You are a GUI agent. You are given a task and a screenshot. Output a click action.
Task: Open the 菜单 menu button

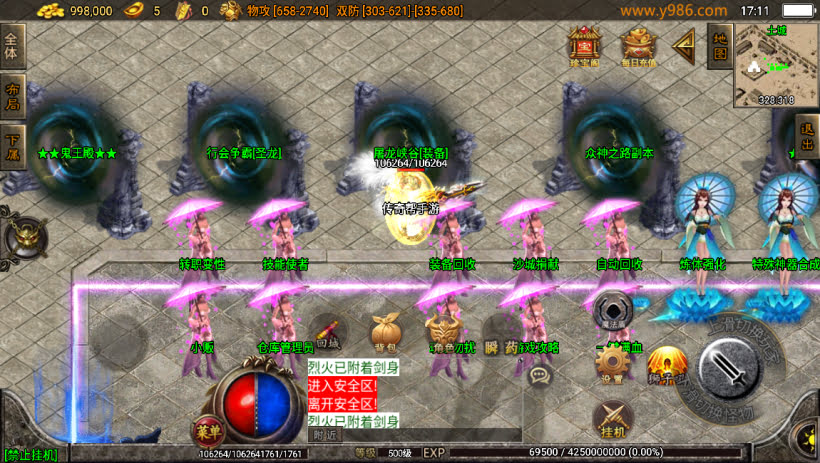[x=207, y=432]
